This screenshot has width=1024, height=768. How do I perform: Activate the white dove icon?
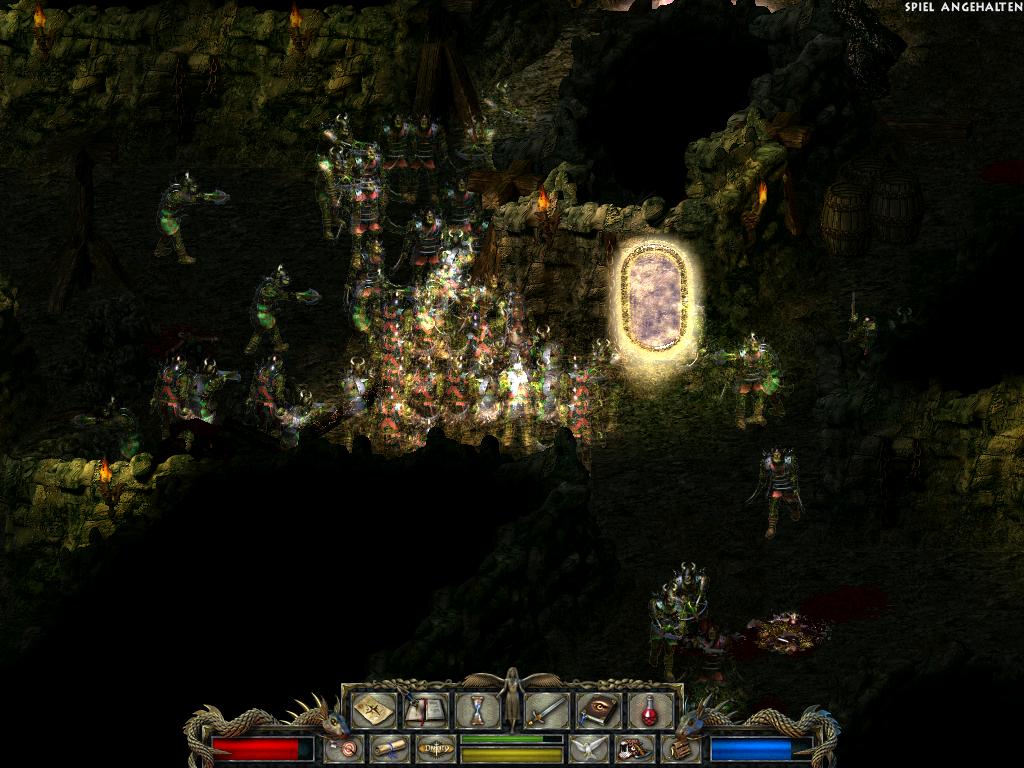588,747
